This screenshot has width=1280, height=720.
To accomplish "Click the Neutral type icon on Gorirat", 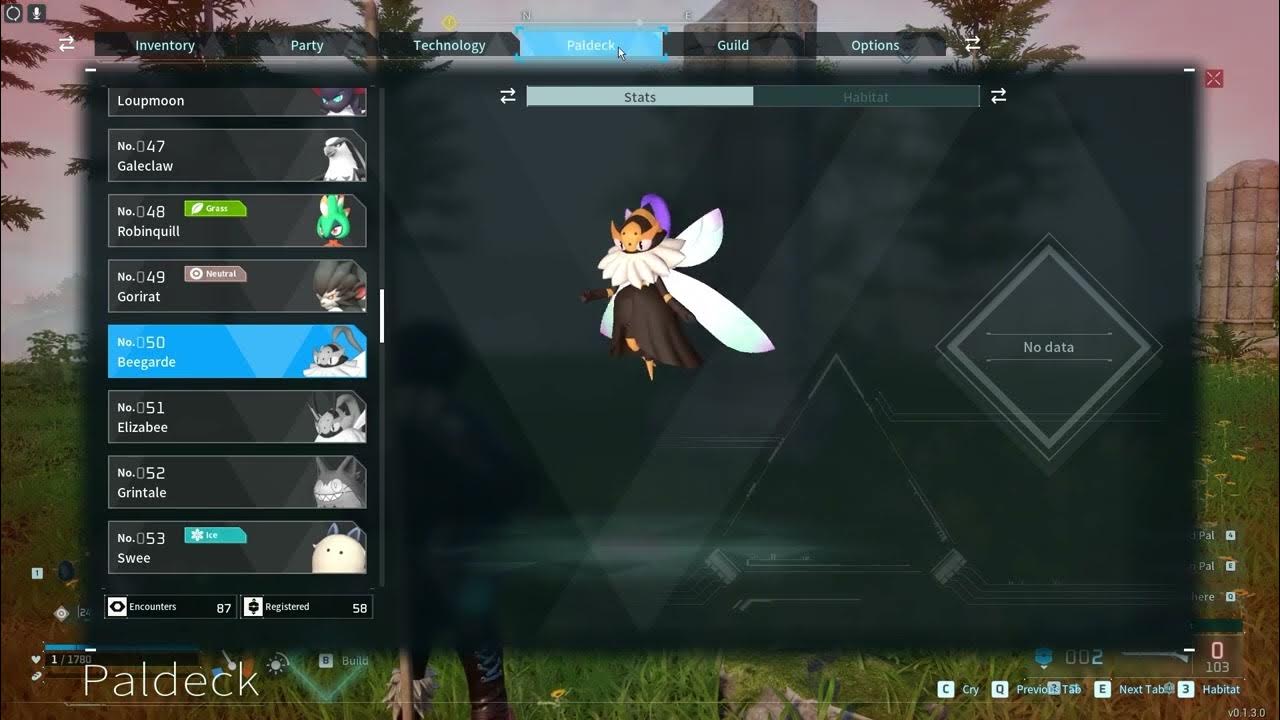I will coord(215,273).
